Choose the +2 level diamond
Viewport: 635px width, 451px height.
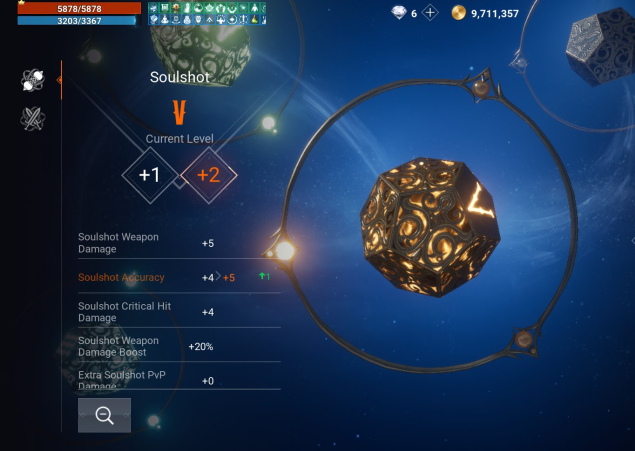pyautogui.click(x=208, y=175)
